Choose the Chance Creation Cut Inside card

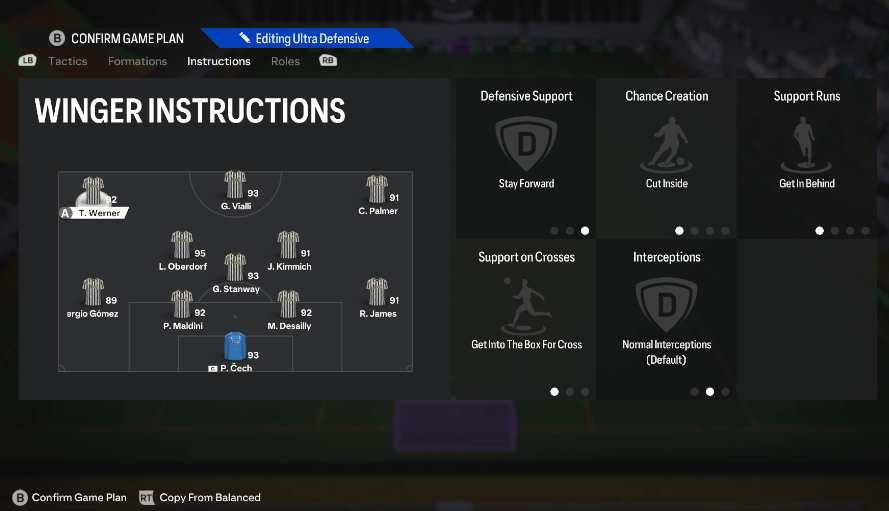[x=666, y=158]
